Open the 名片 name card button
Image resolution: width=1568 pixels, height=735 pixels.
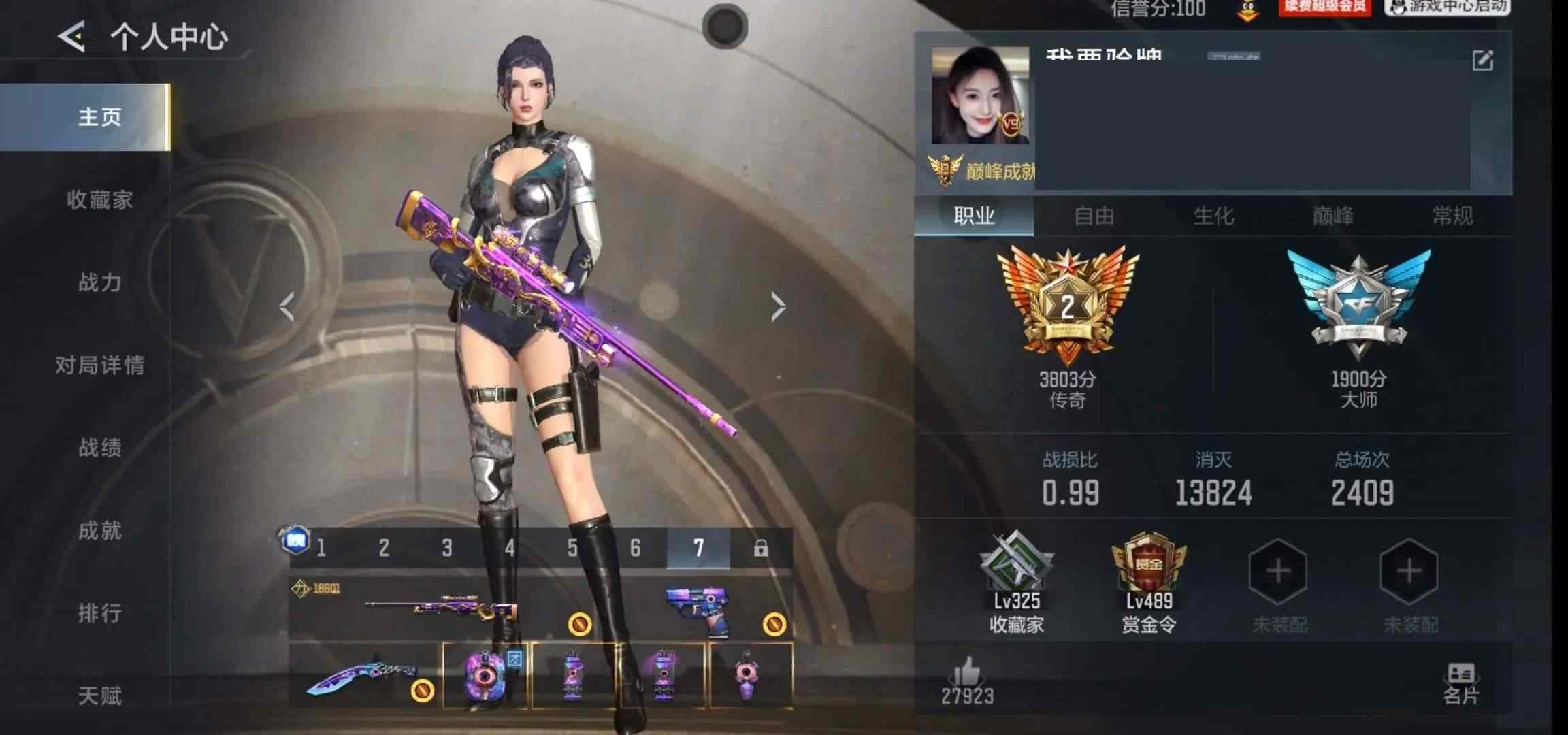point(1460,683)
